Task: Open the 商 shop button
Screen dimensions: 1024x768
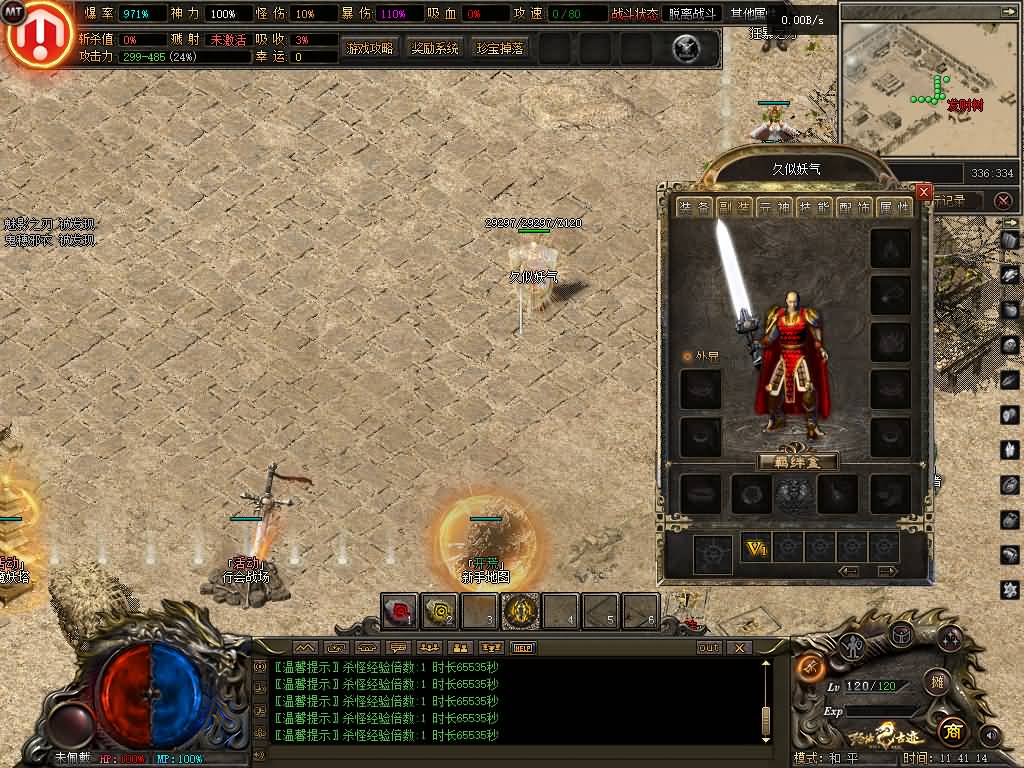Action: pos(952,727)
